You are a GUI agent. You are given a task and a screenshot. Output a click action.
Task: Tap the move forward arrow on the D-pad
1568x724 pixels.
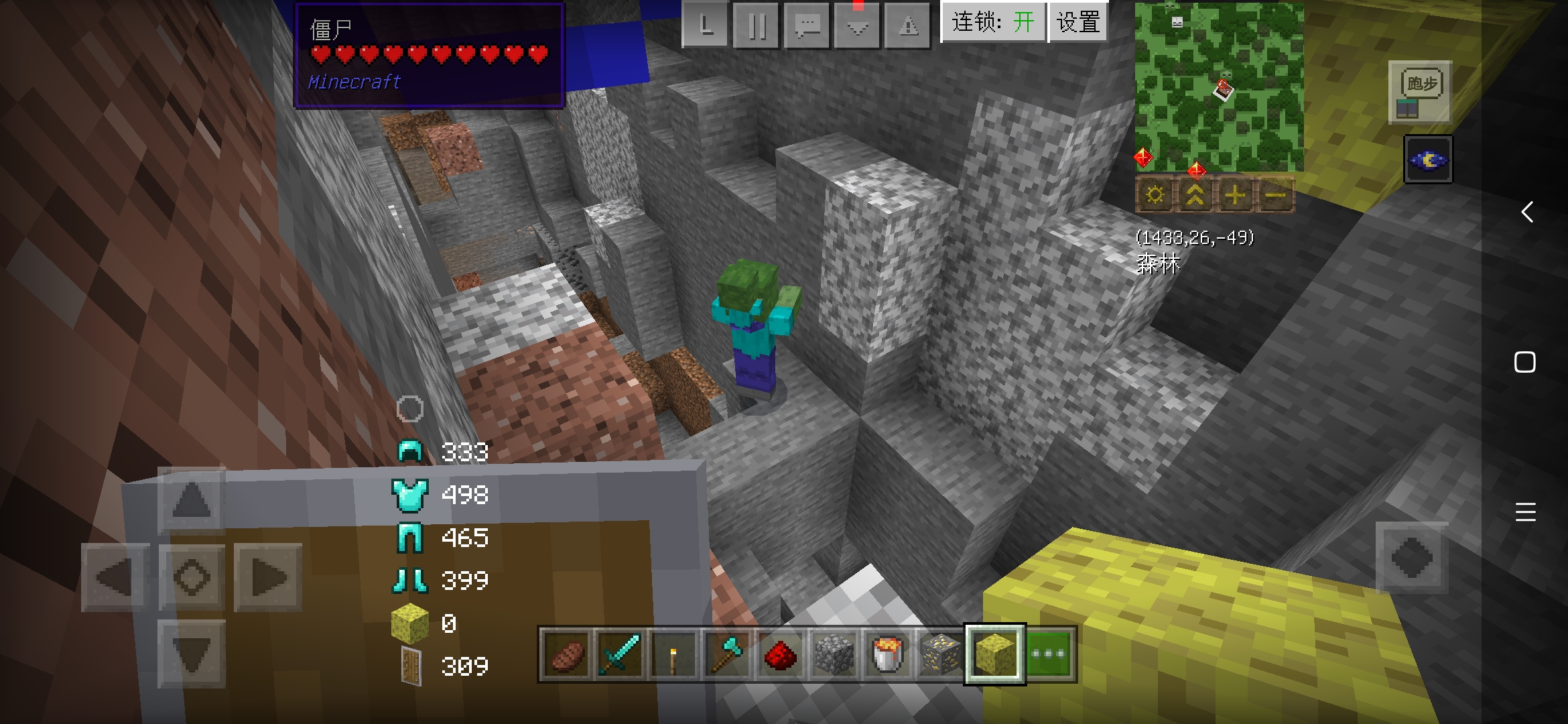192,500
